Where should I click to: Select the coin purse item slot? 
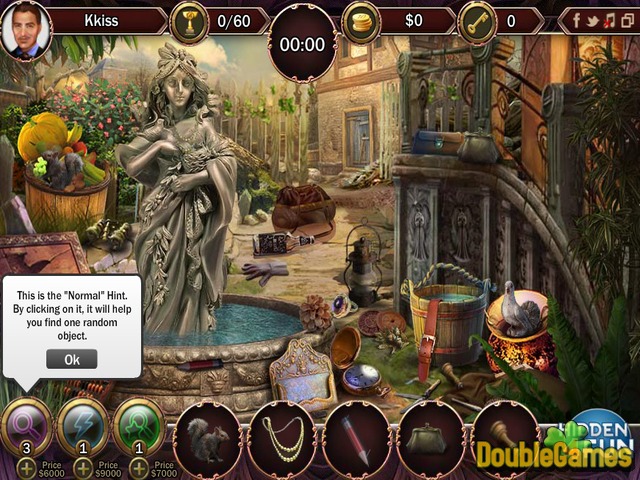click(430, 438)
